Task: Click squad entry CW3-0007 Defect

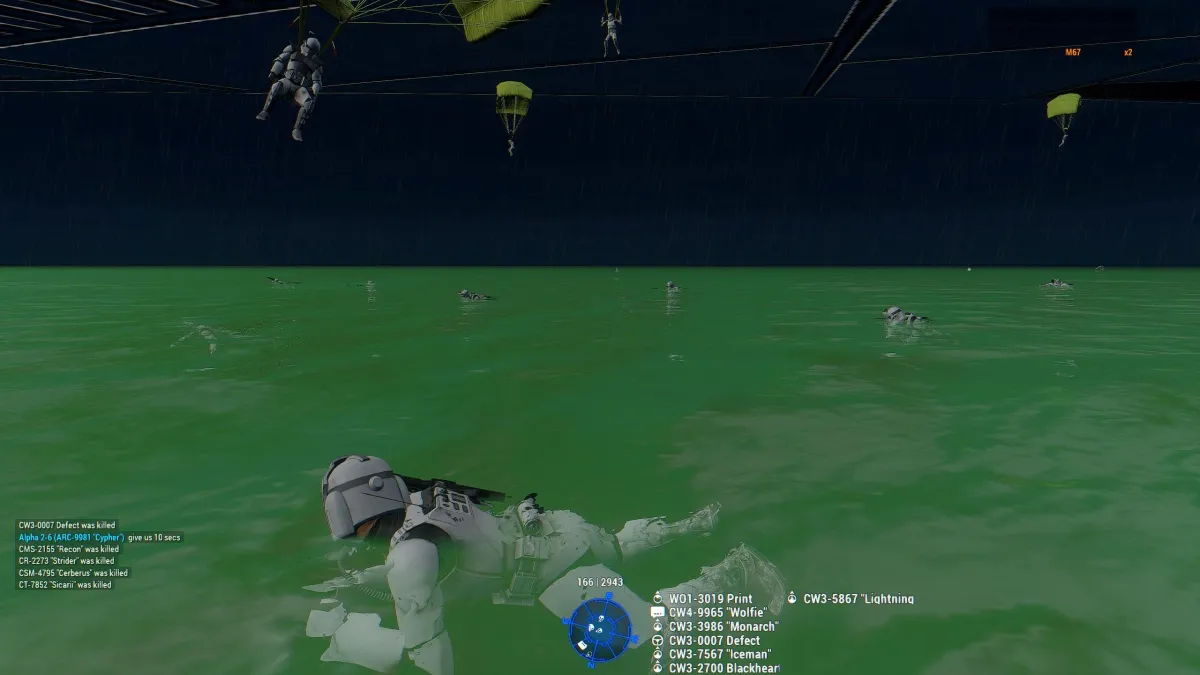Action: 714,641
